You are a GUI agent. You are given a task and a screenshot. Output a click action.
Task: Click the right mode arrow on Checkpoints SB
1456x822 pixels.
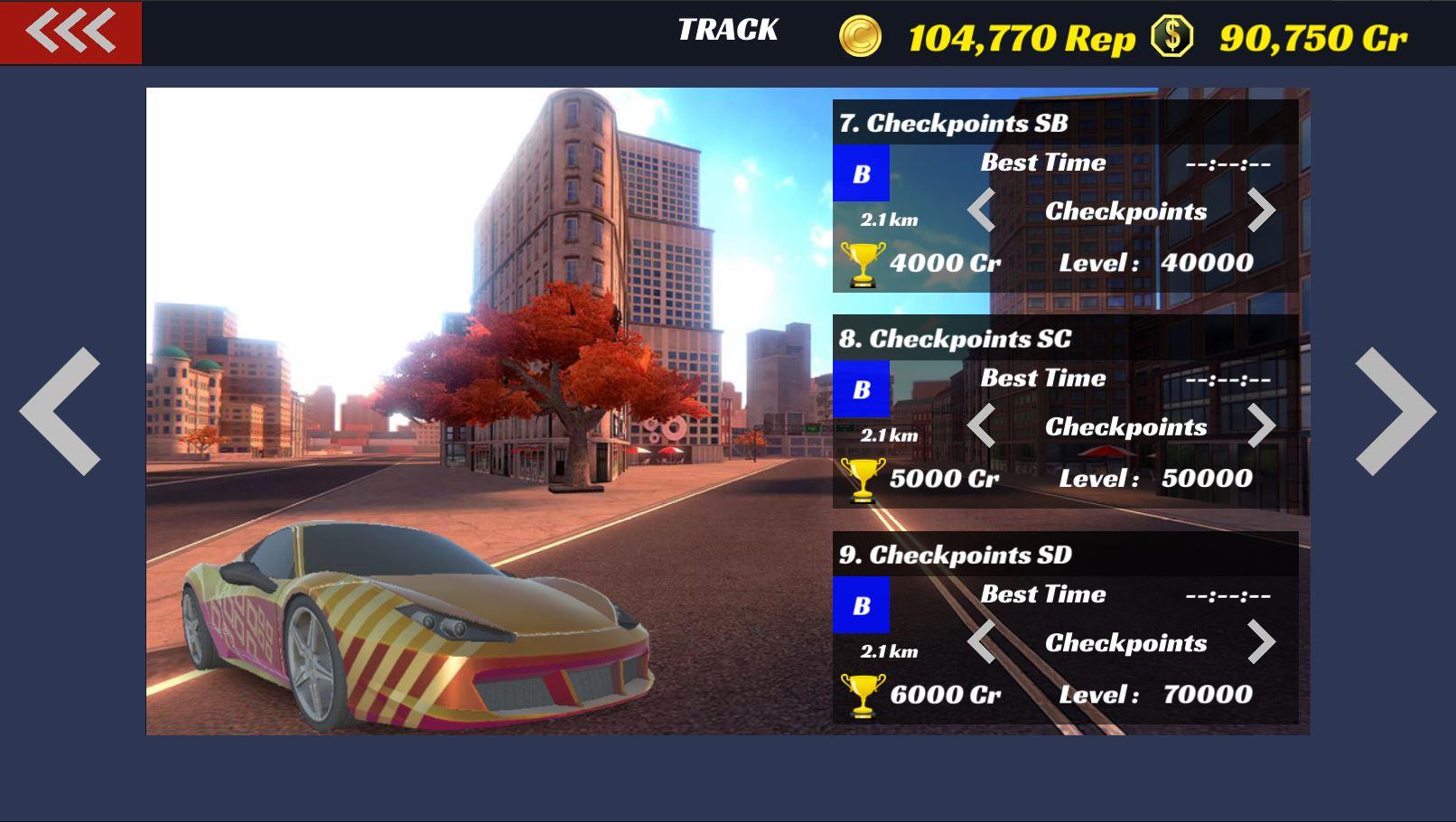[1261, 210]
